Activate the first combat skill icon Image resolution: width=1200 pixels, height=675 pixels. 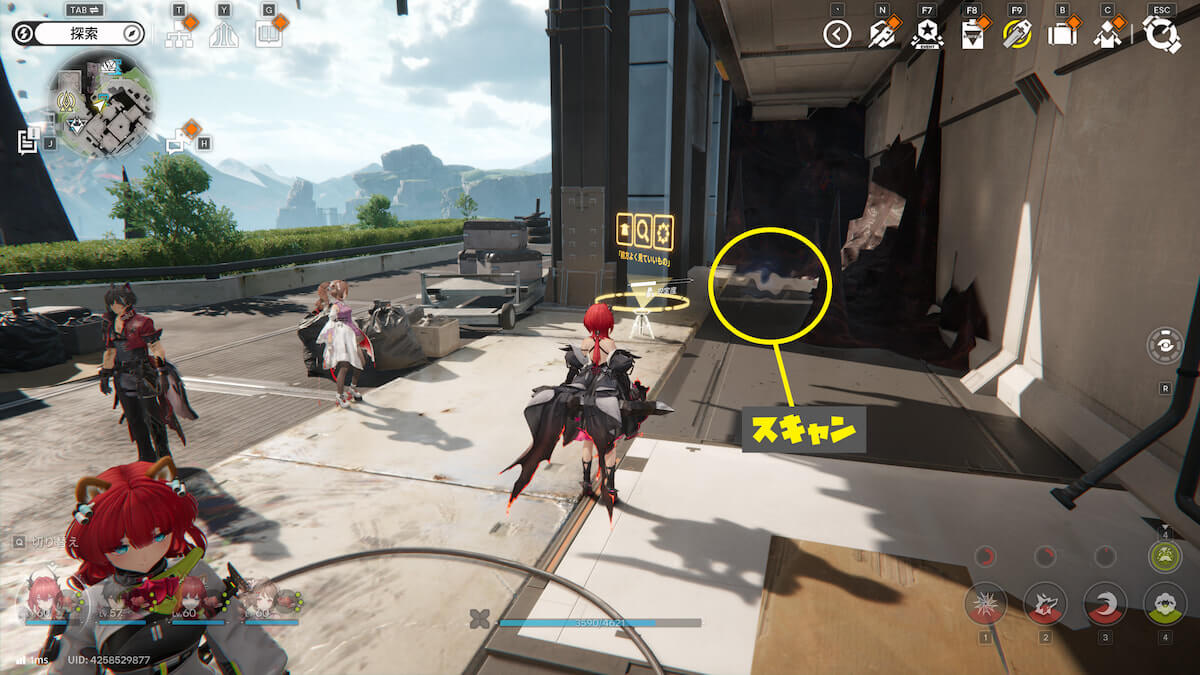(985, 603)
